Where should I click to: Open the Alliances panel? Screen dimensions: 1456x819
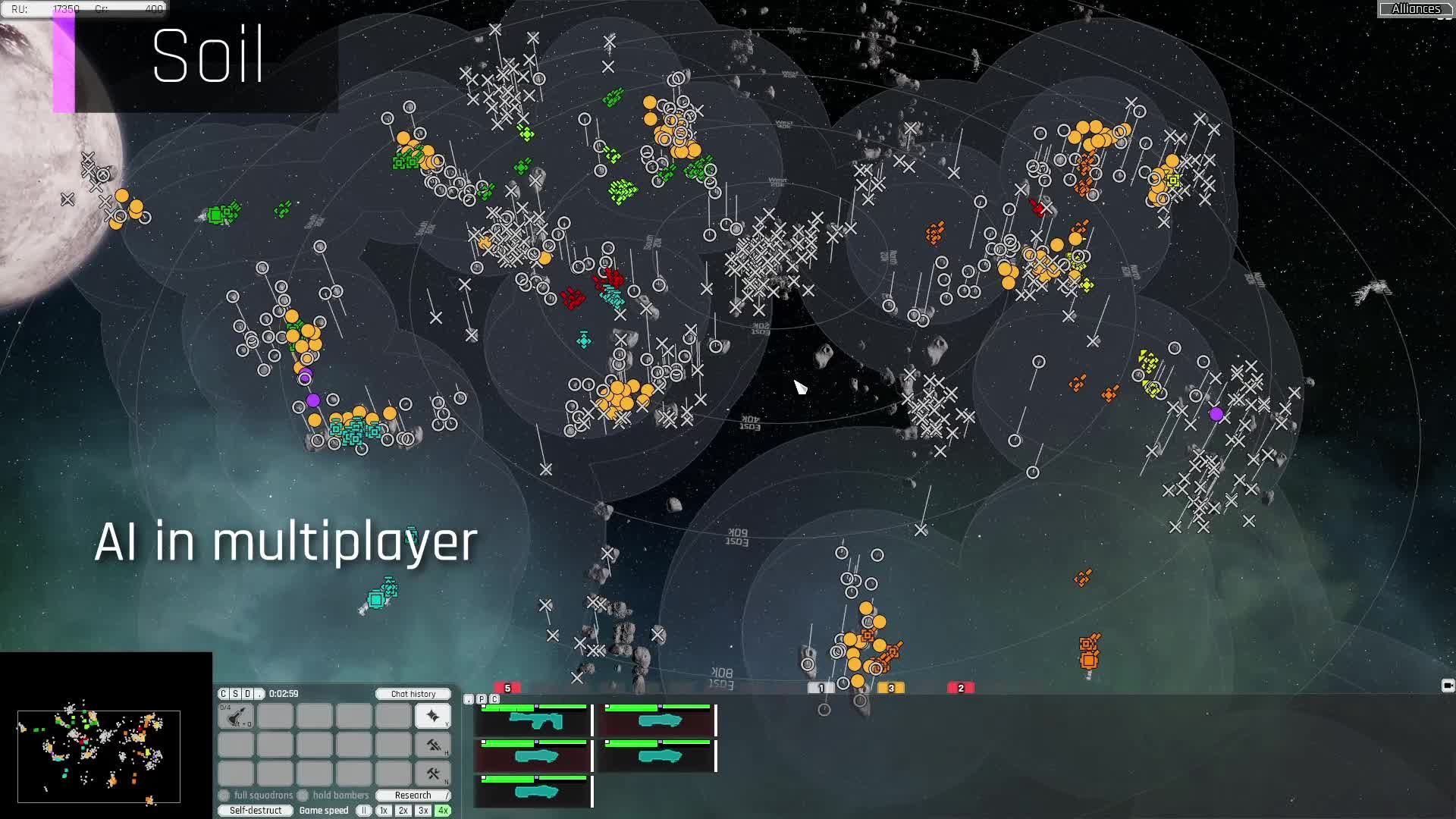(x=1415, y=9)
